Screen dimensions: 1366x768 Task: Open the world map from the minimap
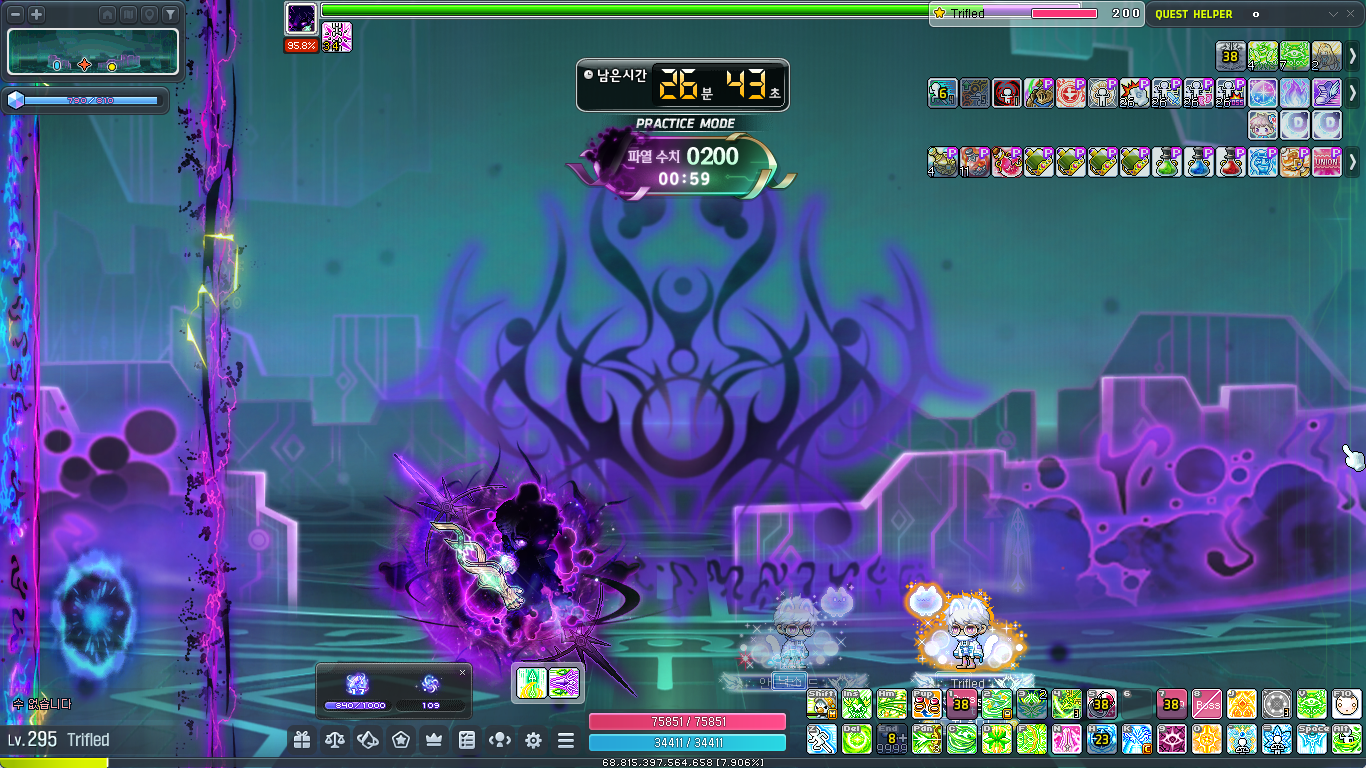pyautogui.click(x=128, y=15)
